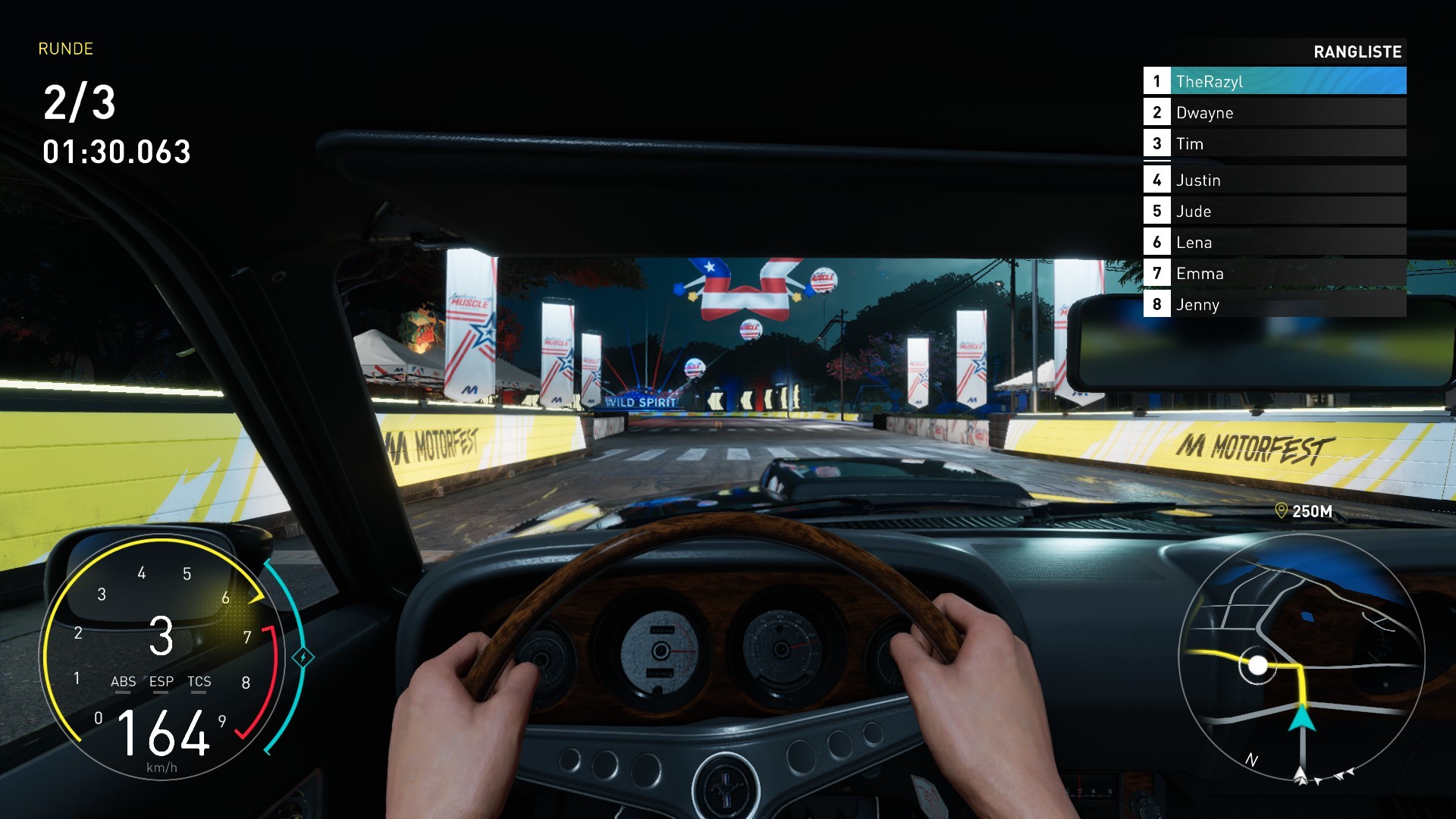The width and height of the screenshot is (1456, 819).
Task: Choose Emma in the ranking list
Action: click(1274, 273)
